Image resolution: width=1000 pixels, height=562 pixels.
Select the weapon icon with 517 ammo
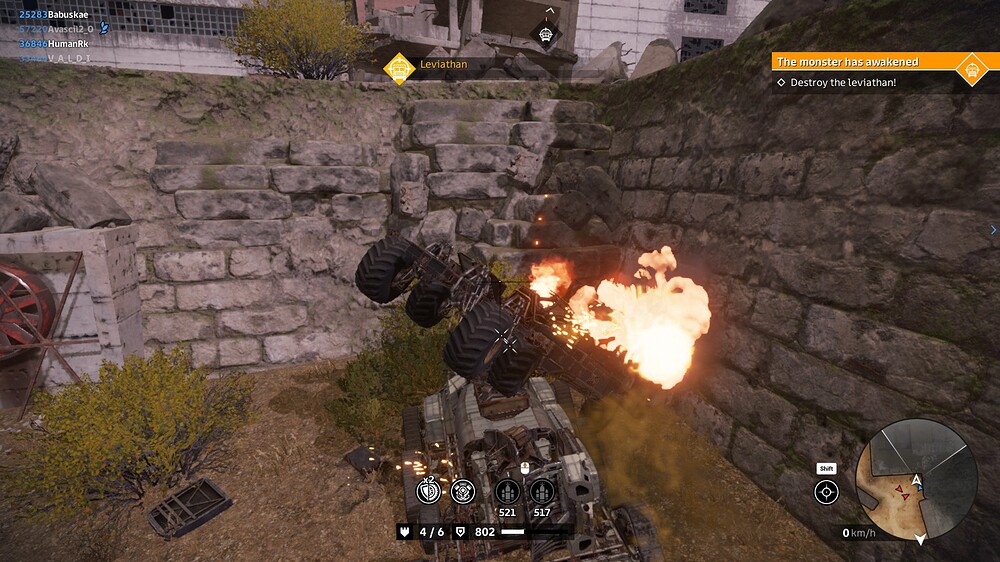[541, 491]
